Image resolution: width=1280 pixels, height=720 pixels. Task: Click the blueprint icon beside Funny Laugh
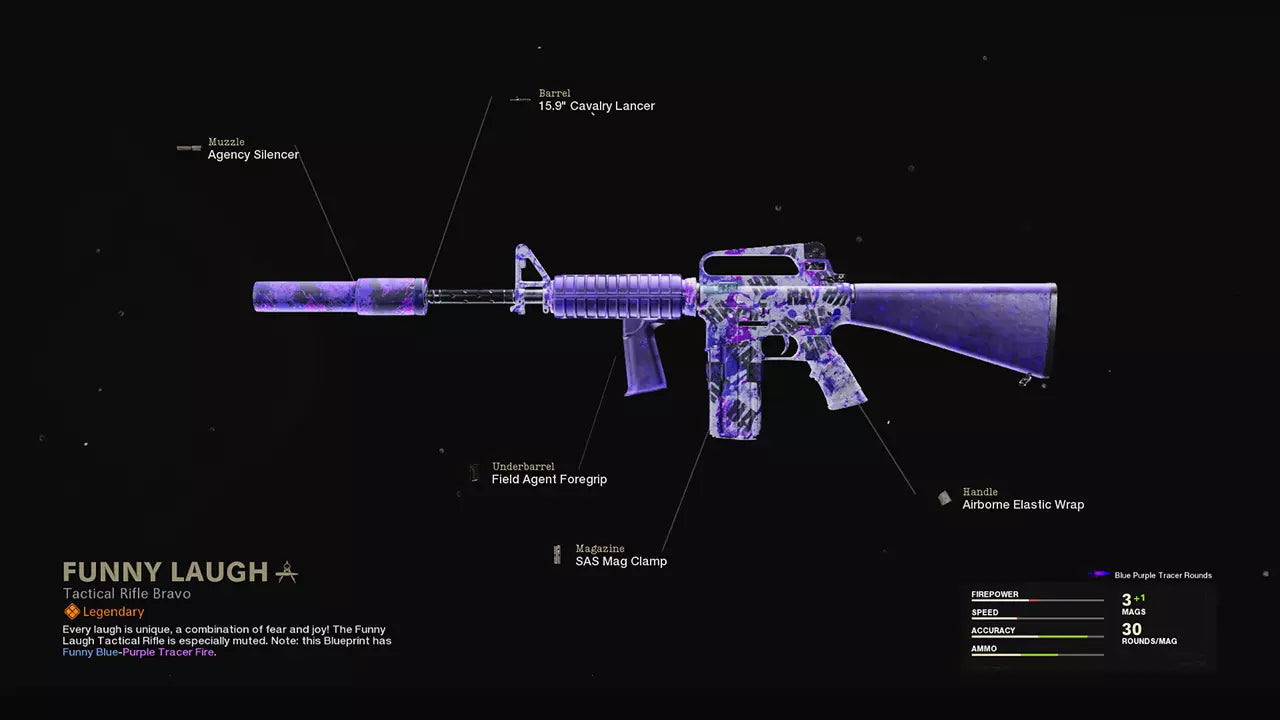point(286,572)
